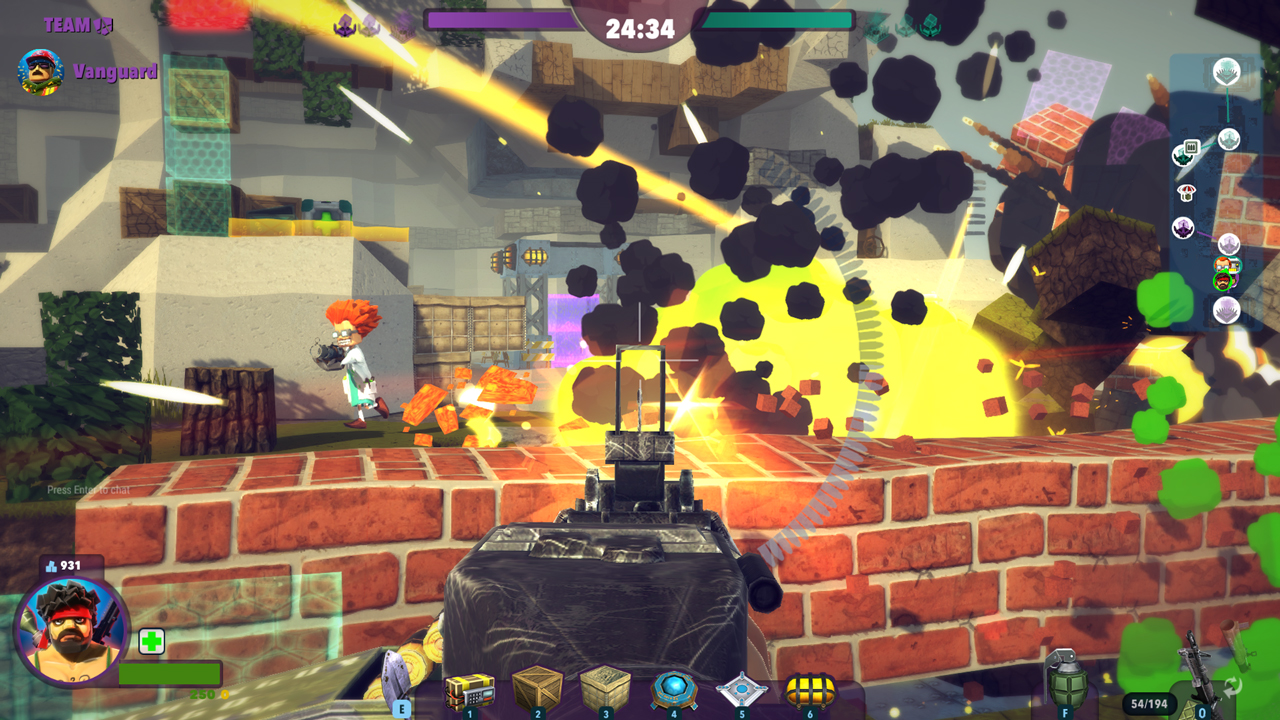The height and width of the screenshot is (720, 1280).
Task: Expand the topmost objective node on the map tracker
Action: click(1225, 70)
